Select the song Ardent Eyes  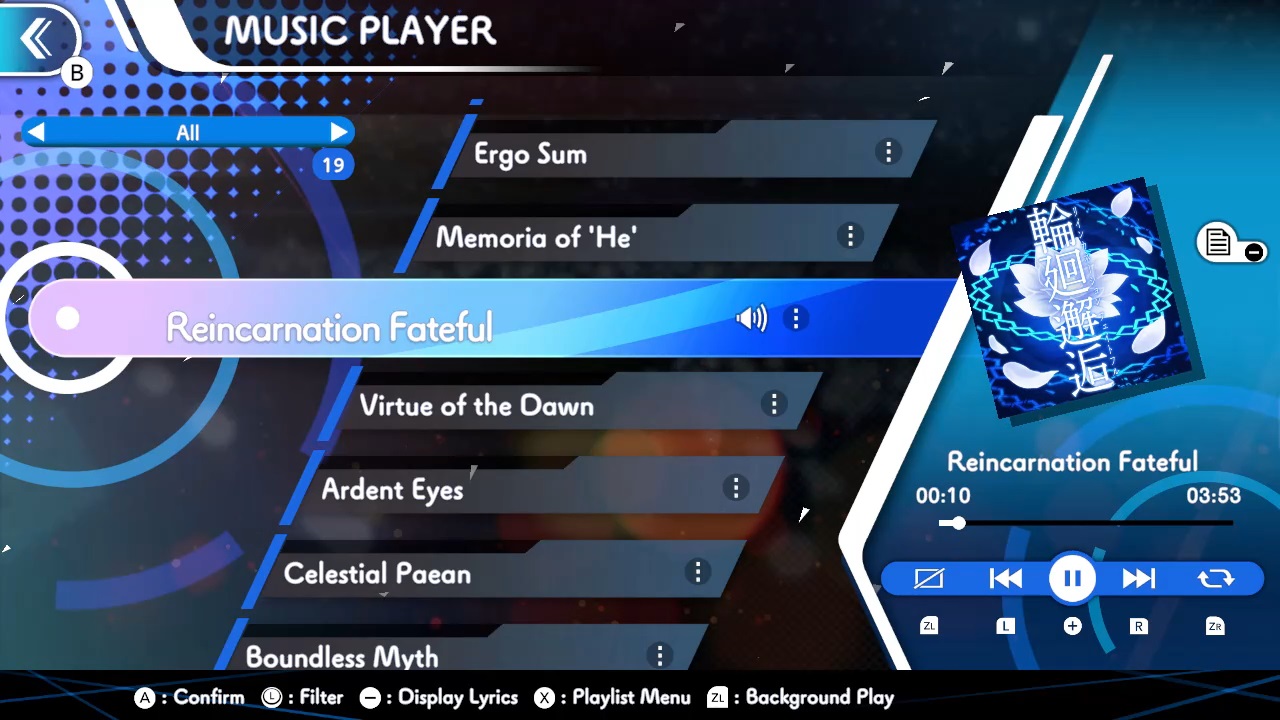392,489
